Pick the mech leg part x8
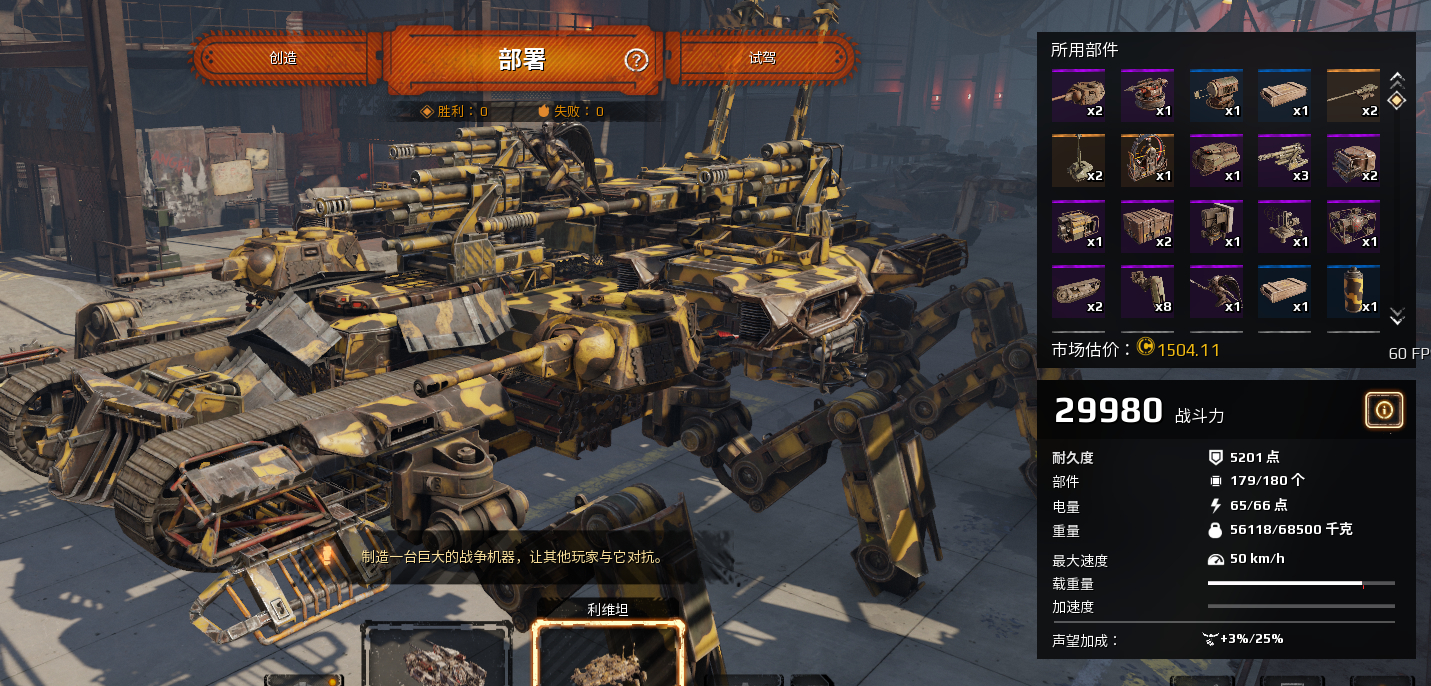1431x686 pixels. 1146,291
